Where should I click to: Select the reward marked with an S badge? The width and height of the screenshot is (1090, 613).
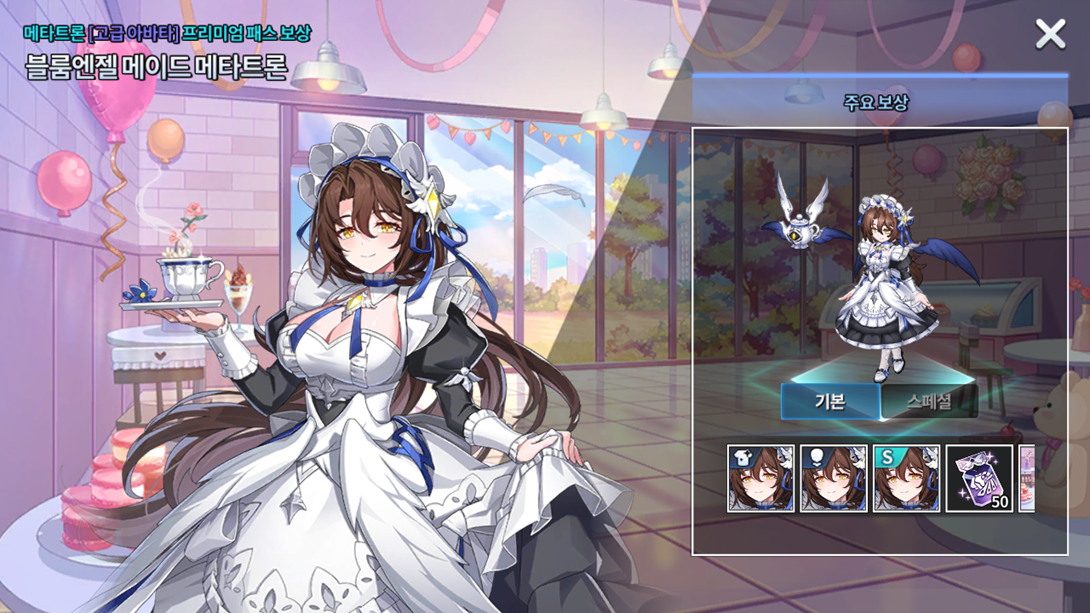[x=907, y=479]
